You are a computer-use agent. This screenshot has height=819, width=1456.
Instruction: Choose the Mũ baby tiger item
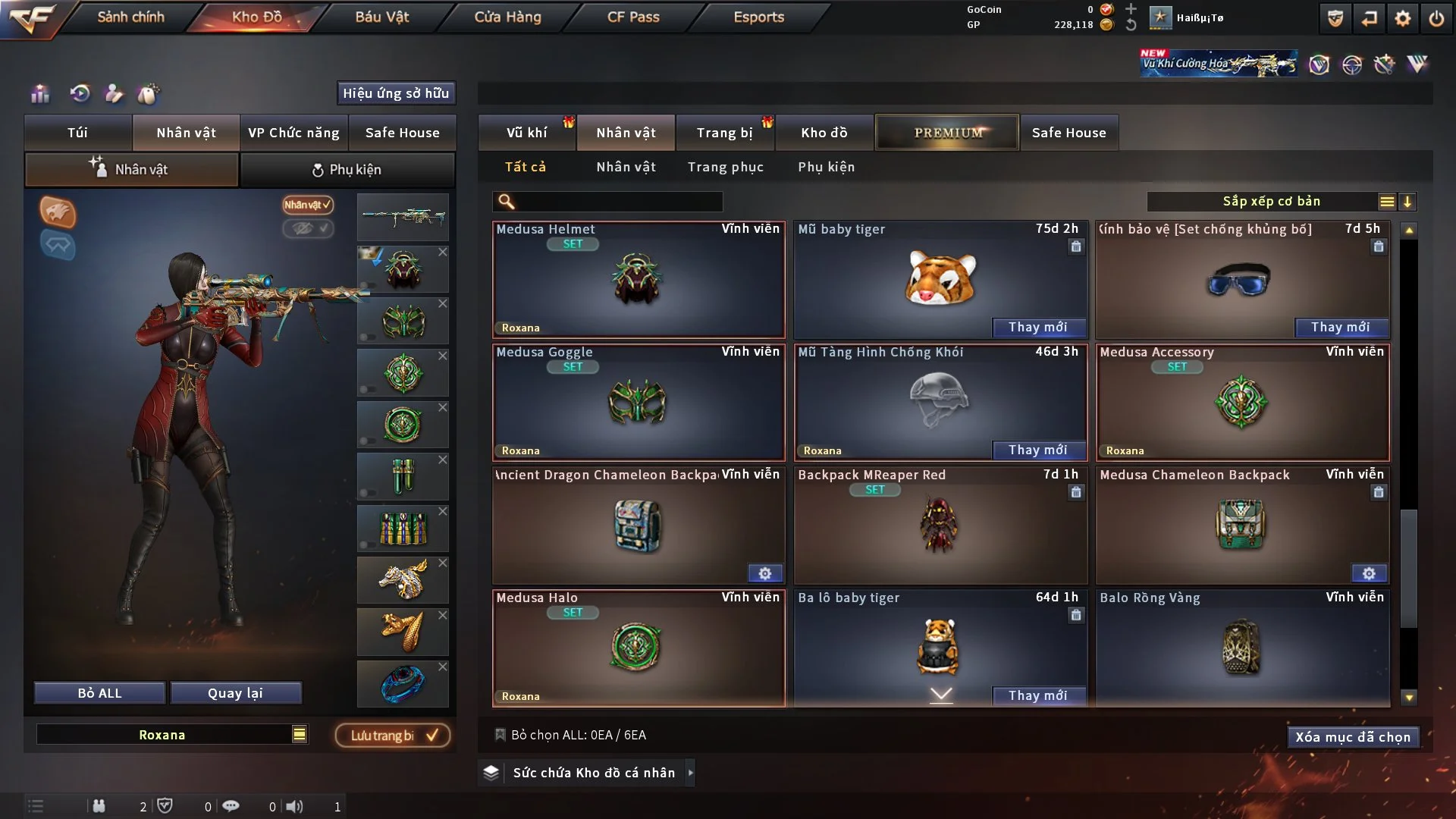click(x=940, y=277)
